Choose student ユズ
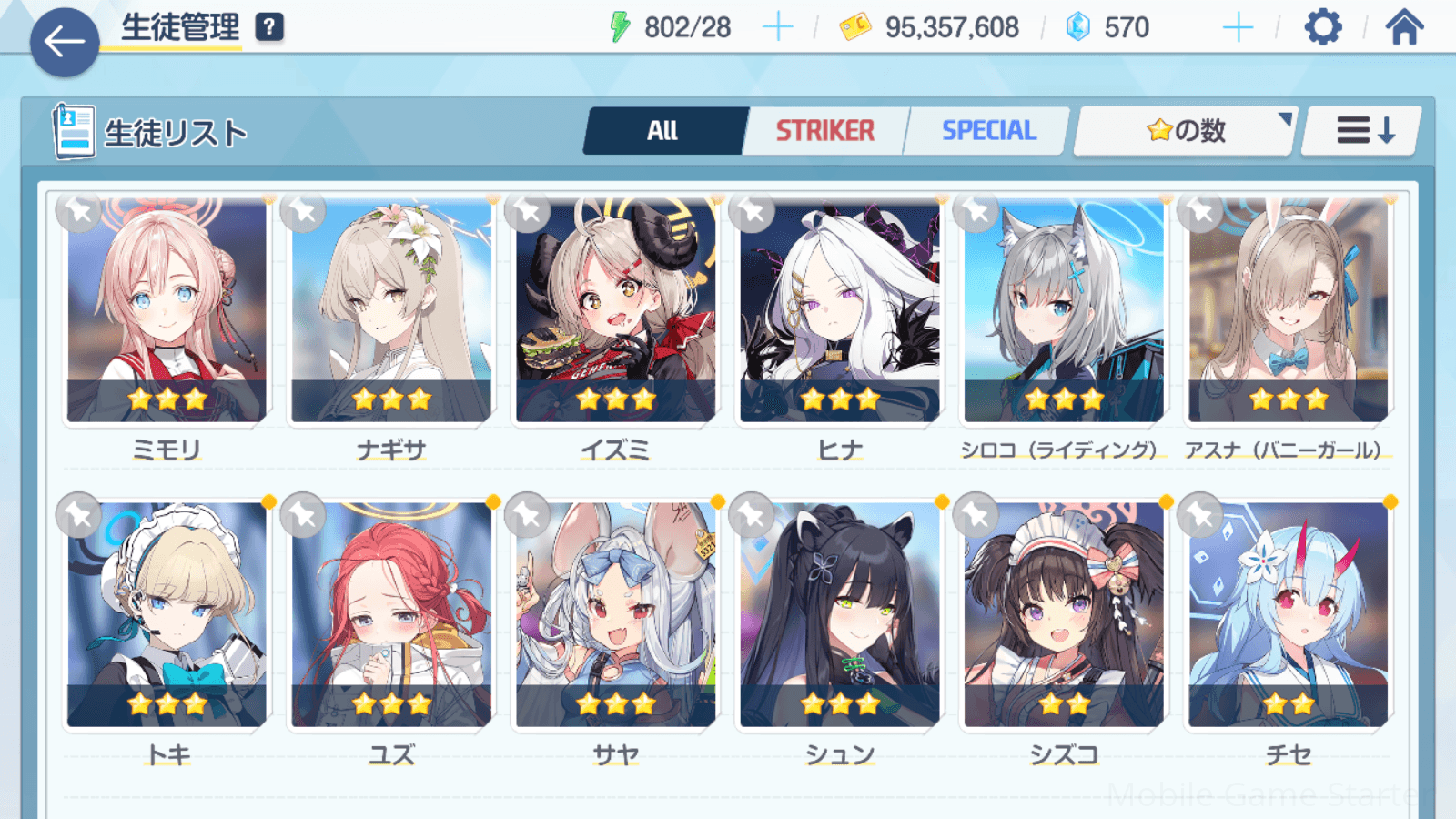 click(391, 615)
